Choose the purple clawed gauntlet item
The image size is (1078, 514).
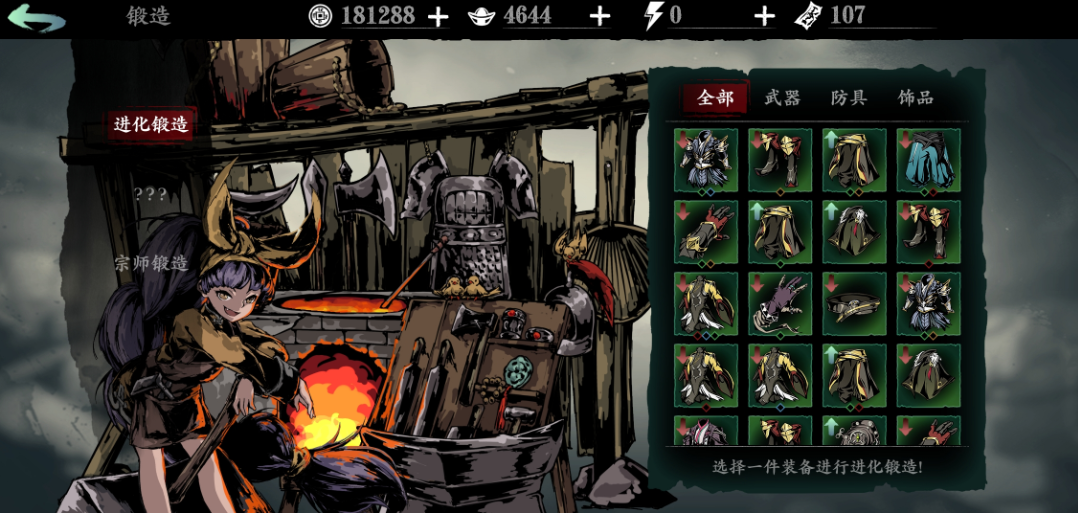780,303
